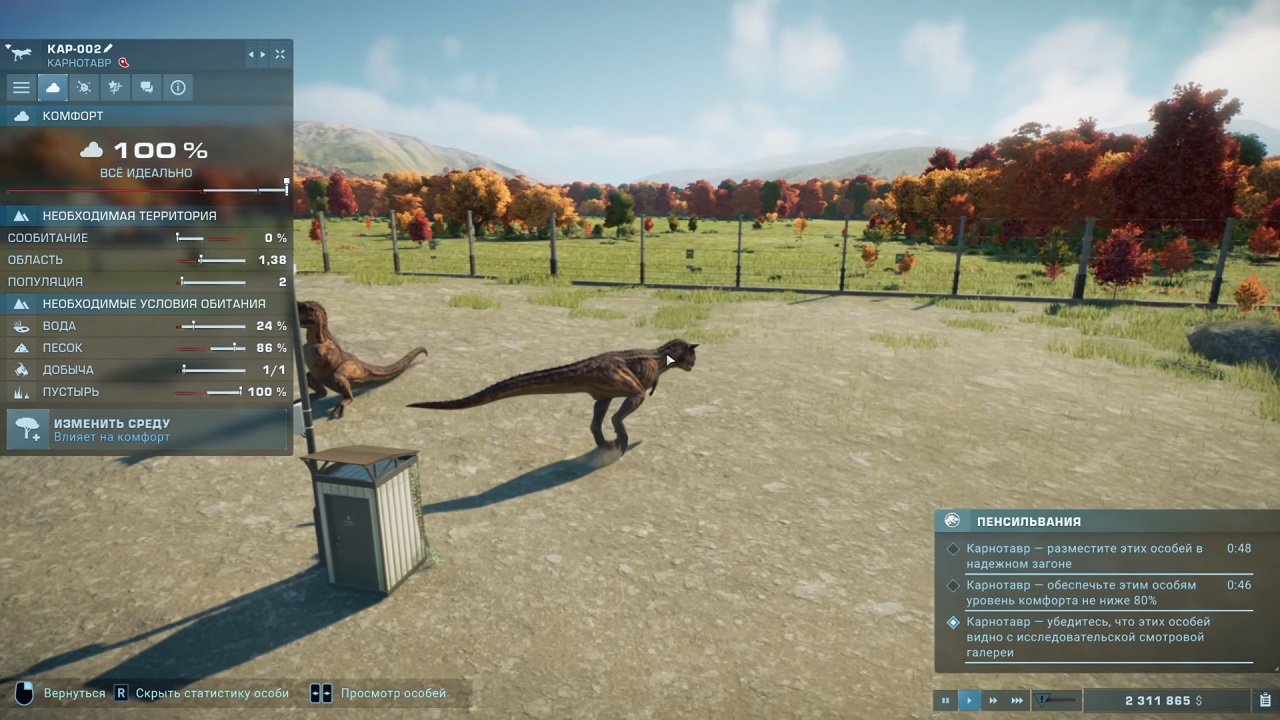
Task: Open the clipboard management menu
Action: coord(1265,701)
